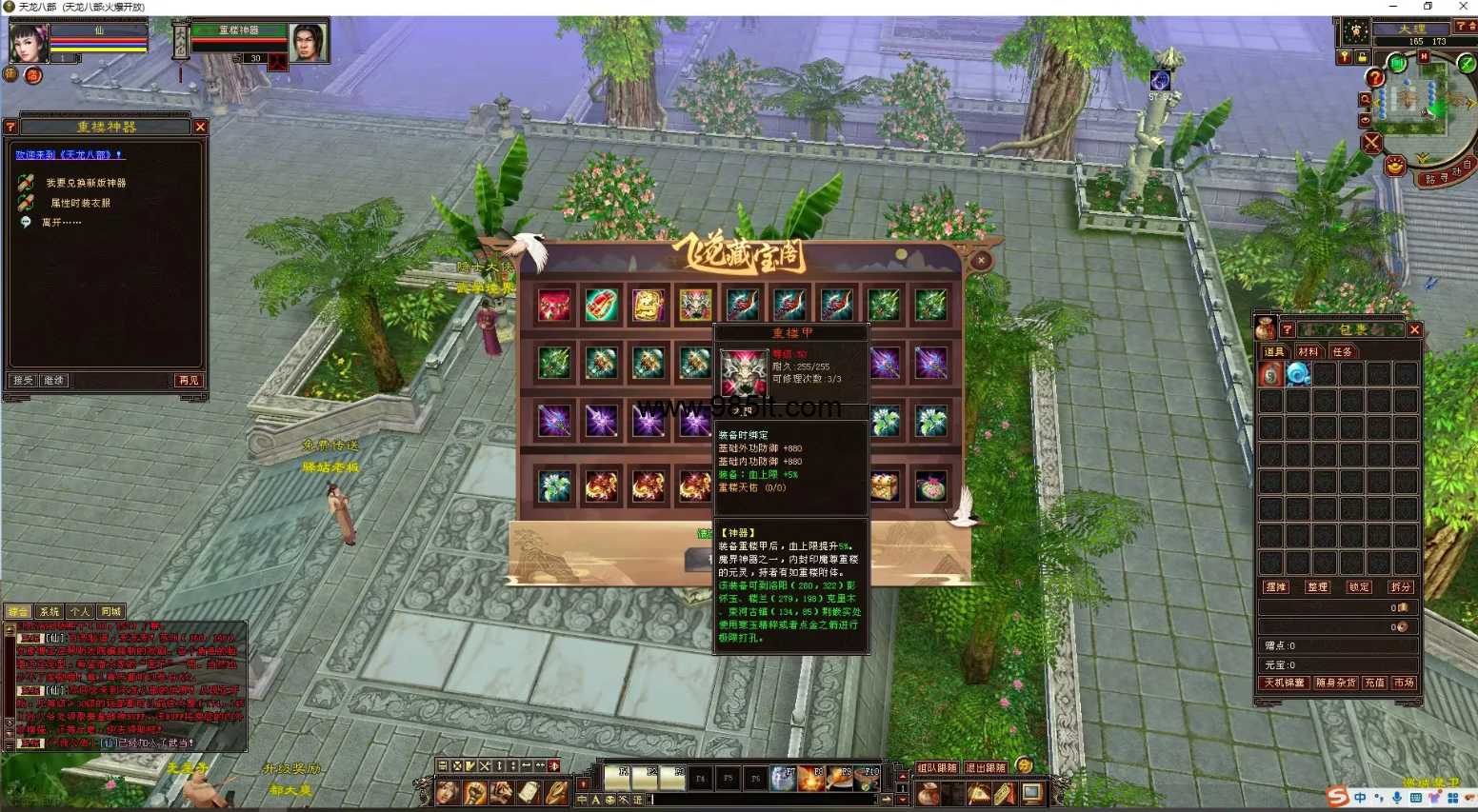Select 属性时装衣服 dialogue option
This screenshot has height=812, width=1478.
click(80, 203)
